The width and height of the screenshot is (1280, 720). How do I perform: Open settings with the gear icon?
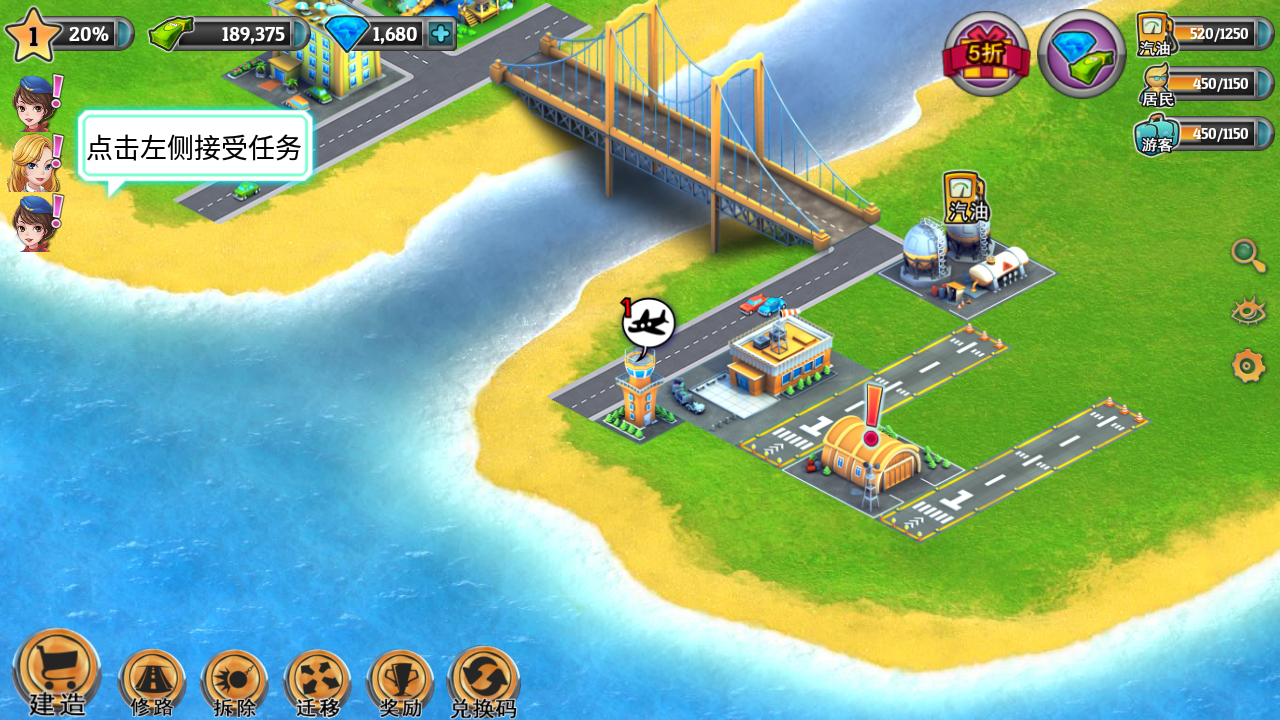click(x=1248, y=366)
